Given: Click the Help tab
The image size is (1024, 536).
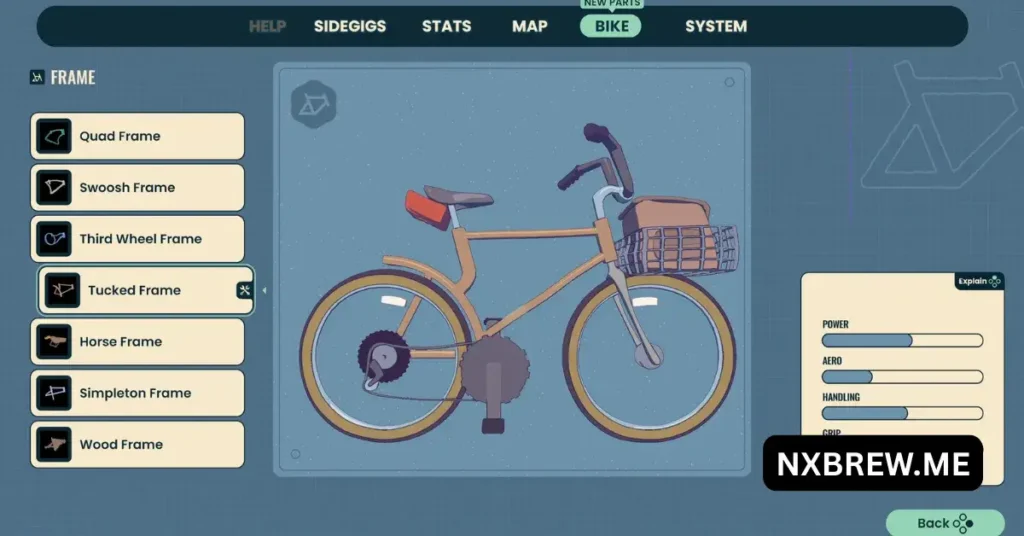Looking at the screenshot, I should (267, 26).
